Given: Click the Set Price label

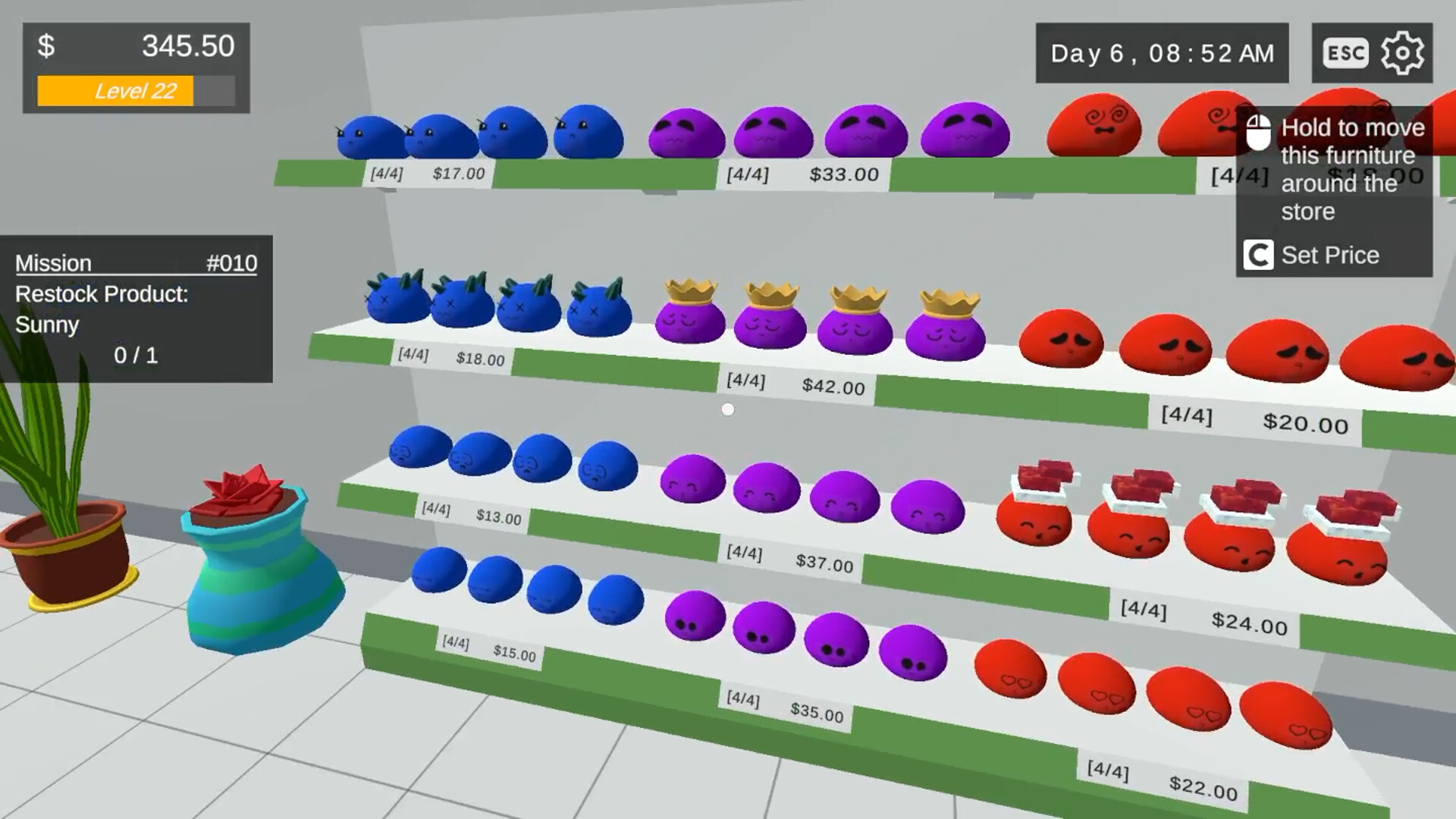Looking at the screenshot, I should (1329, 255).
